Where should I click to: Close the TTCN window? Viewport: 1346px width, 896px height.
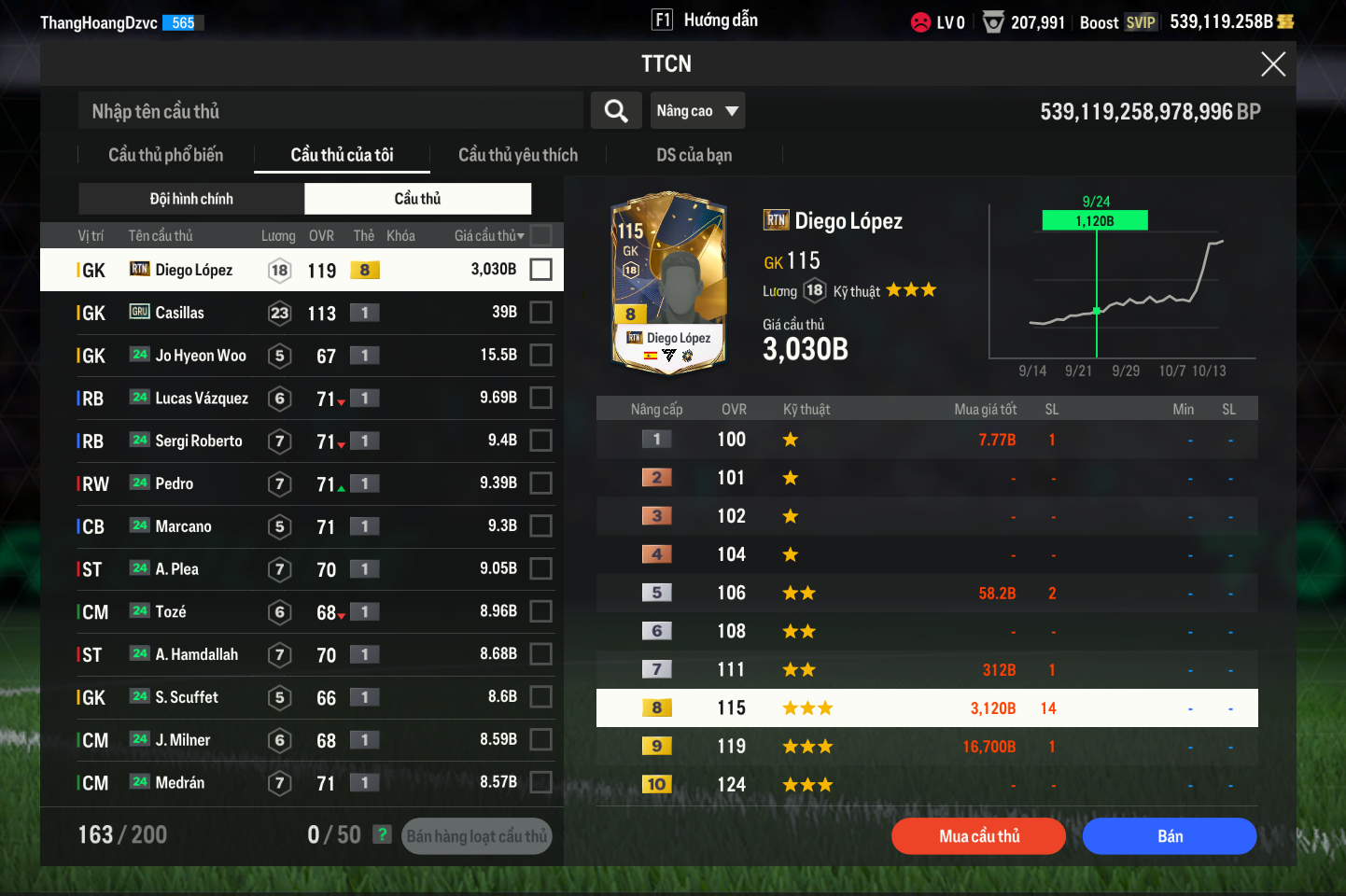click(x=1272, y=64)
